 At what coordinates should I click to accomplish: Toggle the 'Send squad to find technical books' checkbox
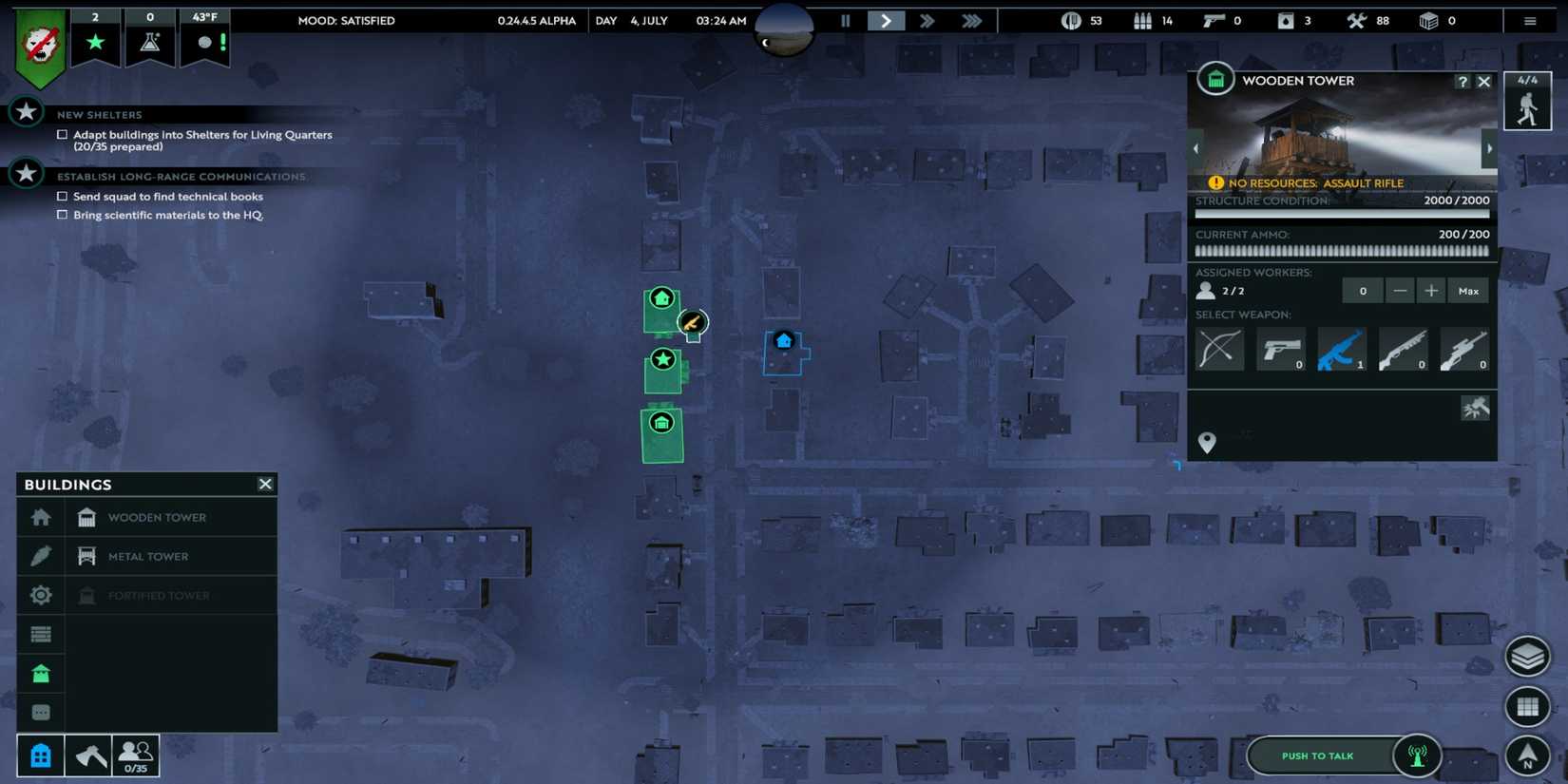coord(63,196)
